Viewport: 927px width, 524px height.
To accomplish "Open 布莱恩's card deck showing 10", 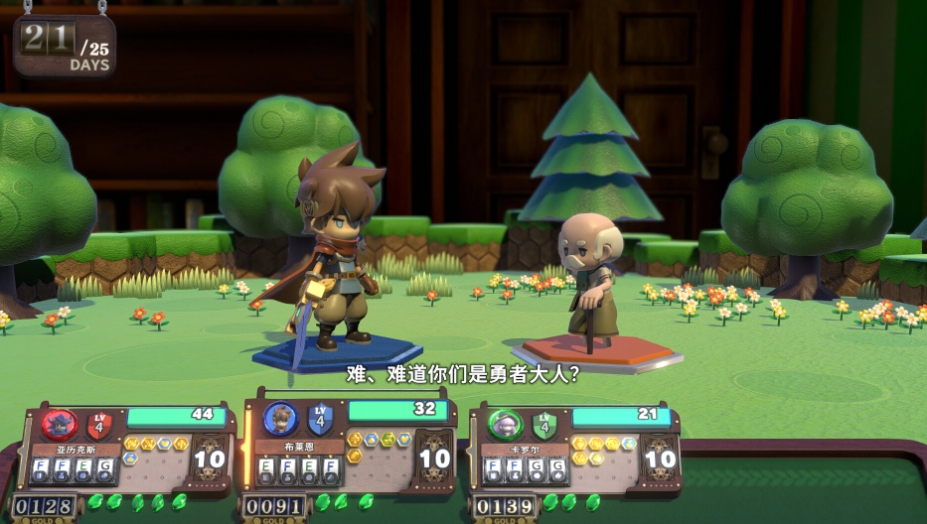I will coord(434,457).
